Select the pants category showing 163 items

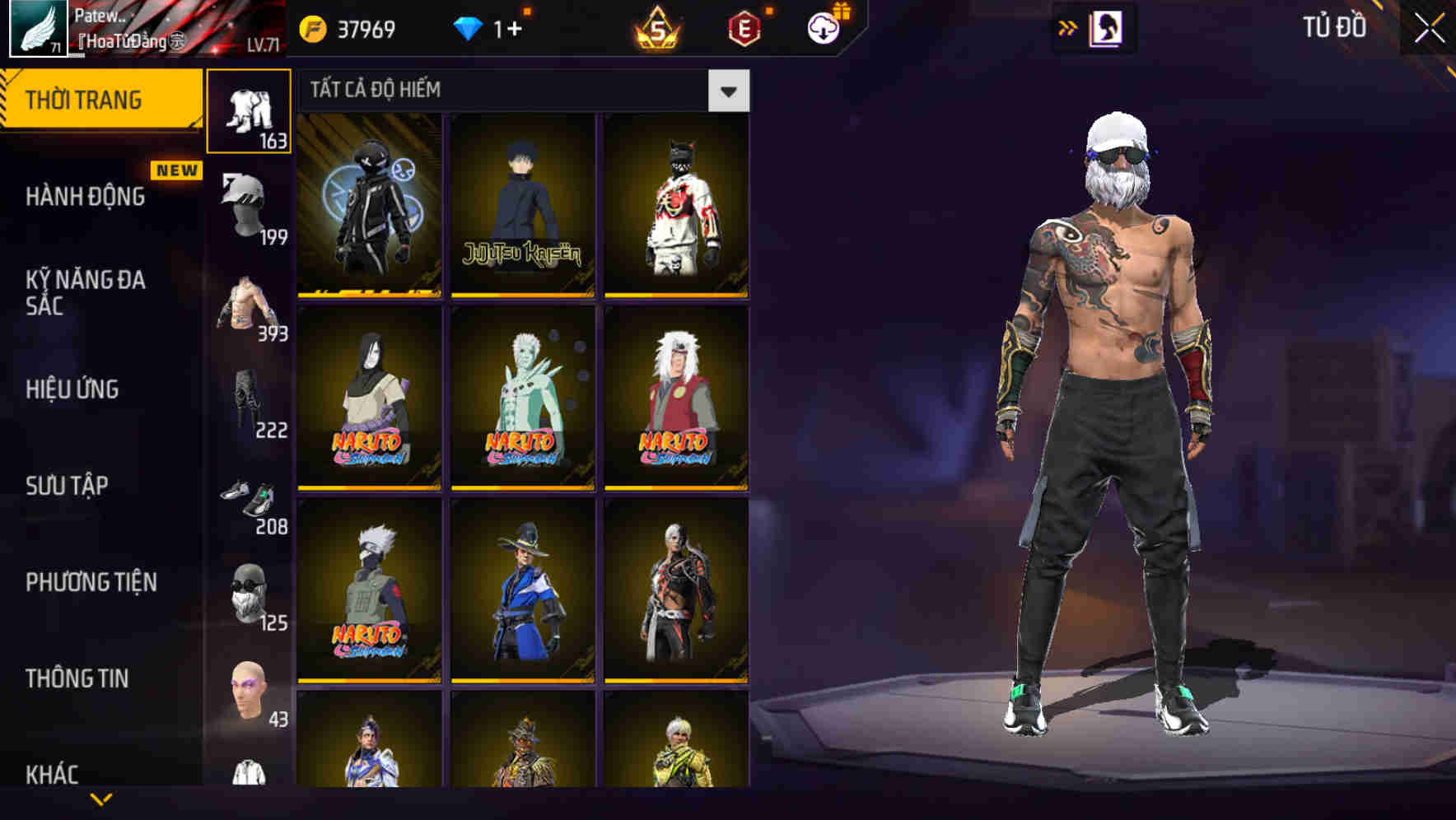(x=250, y=111)
